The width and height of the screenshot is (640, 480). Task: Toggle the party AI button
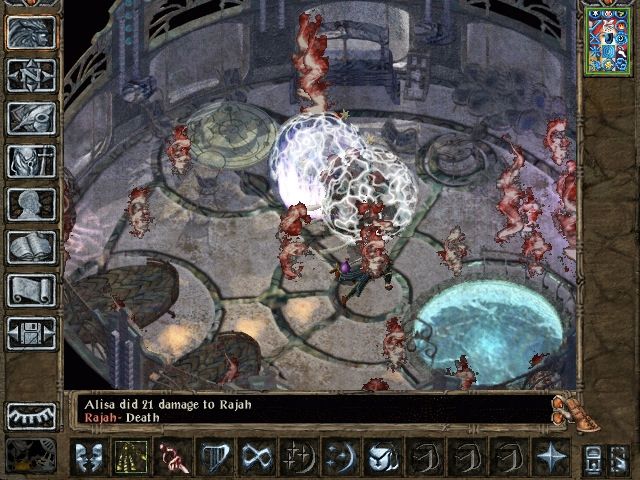click(x=591, y=457)
